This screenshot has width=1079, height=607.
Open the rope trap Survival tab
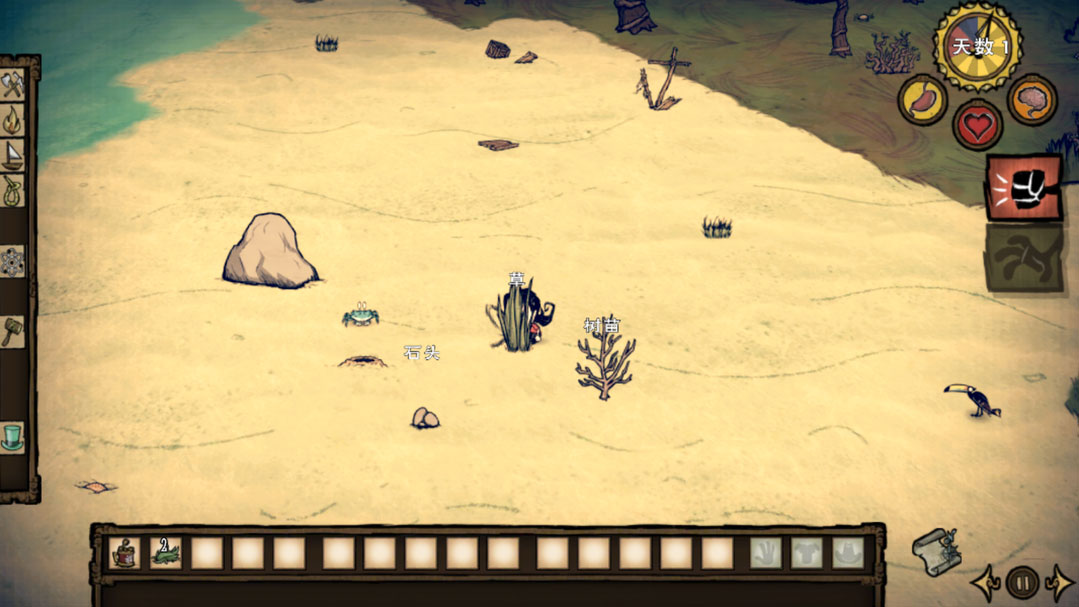tap(13, 190)
